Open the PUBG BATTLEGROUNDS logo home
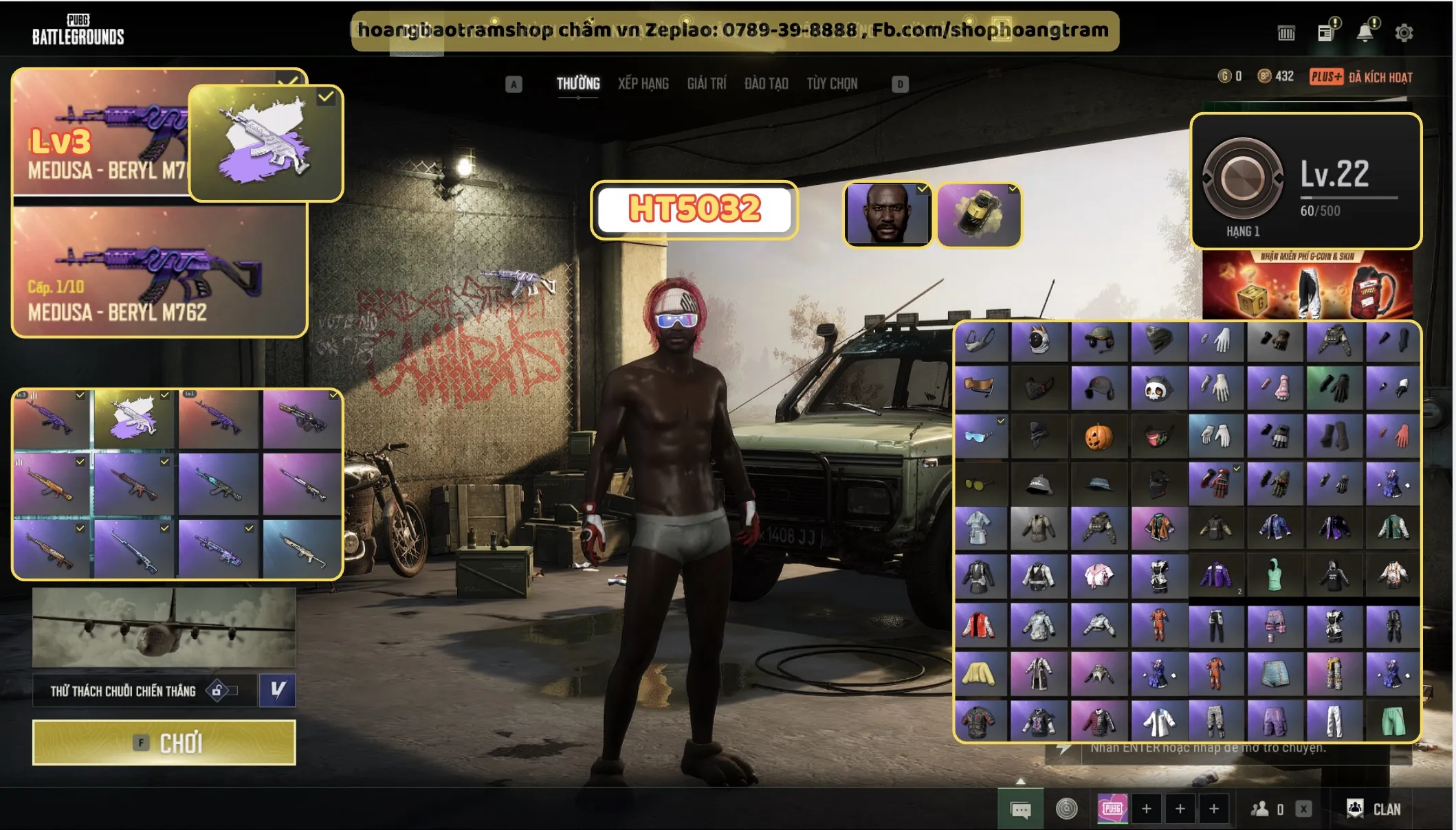The image size is (1456, 830). coord(78,30)
